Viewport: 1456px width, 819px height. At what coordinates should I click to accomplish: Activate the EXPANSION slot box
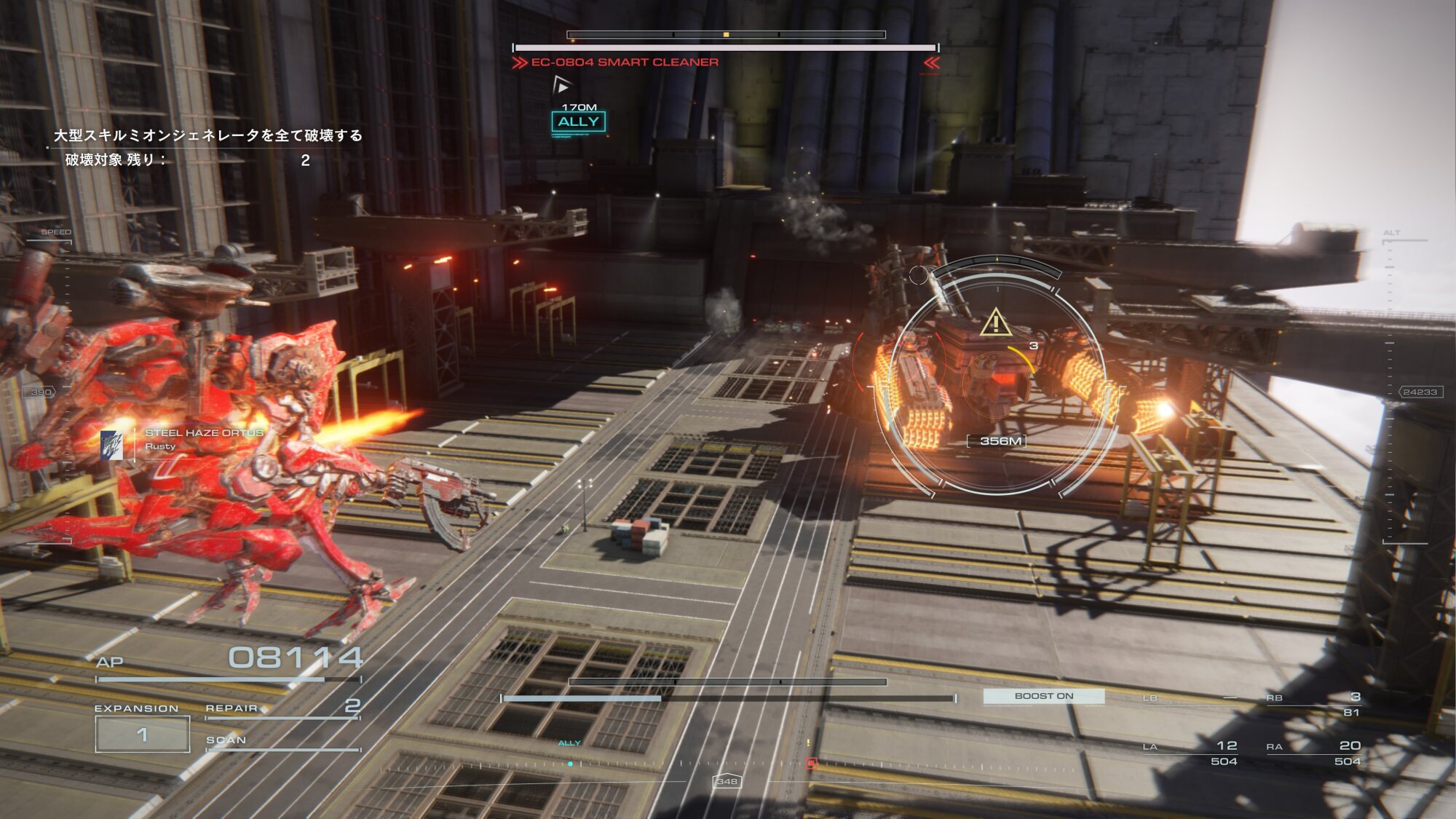pyautogui.click(x=143, y=734)
